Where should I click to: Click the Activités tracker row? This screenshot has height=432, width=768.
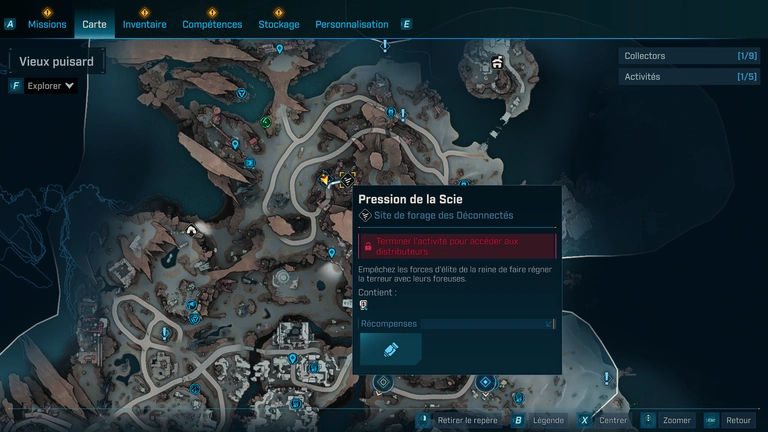690,77
